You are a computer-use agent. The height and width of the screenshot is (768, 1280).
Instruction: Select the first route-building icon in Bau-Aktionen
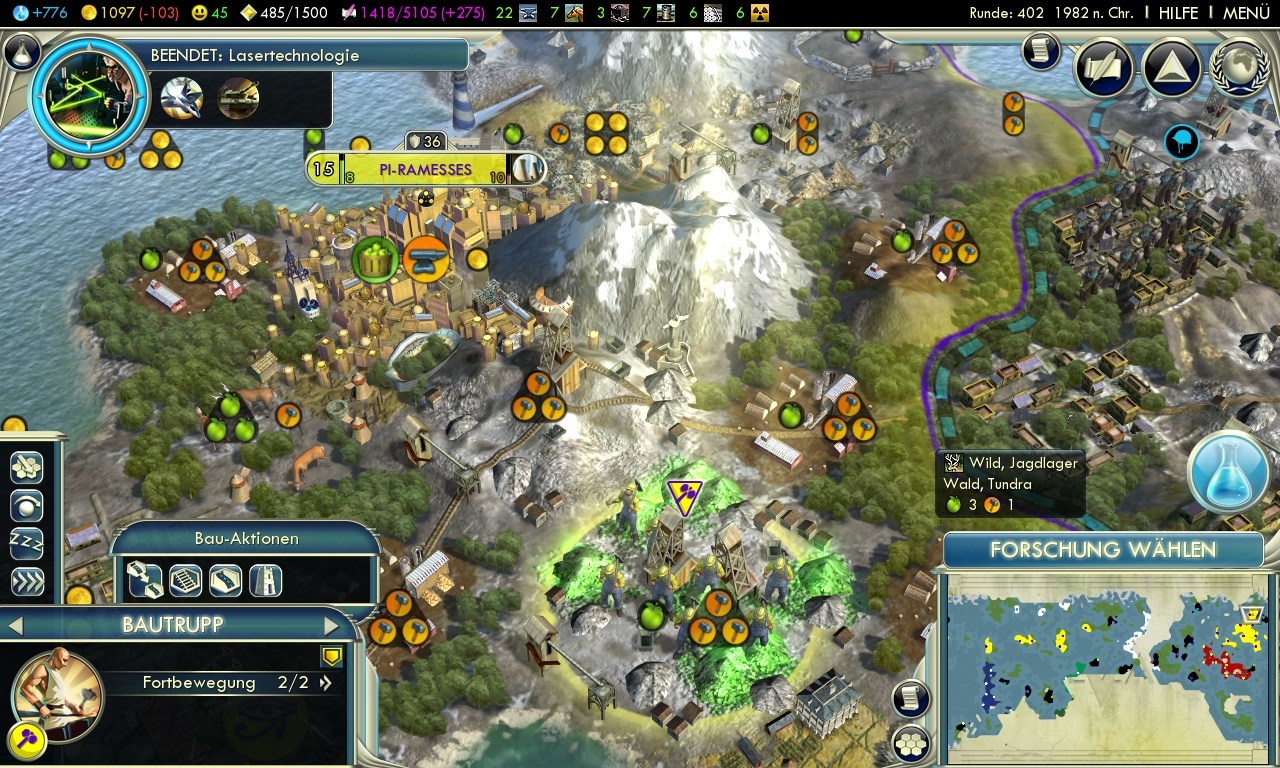(x=146, y=580)
